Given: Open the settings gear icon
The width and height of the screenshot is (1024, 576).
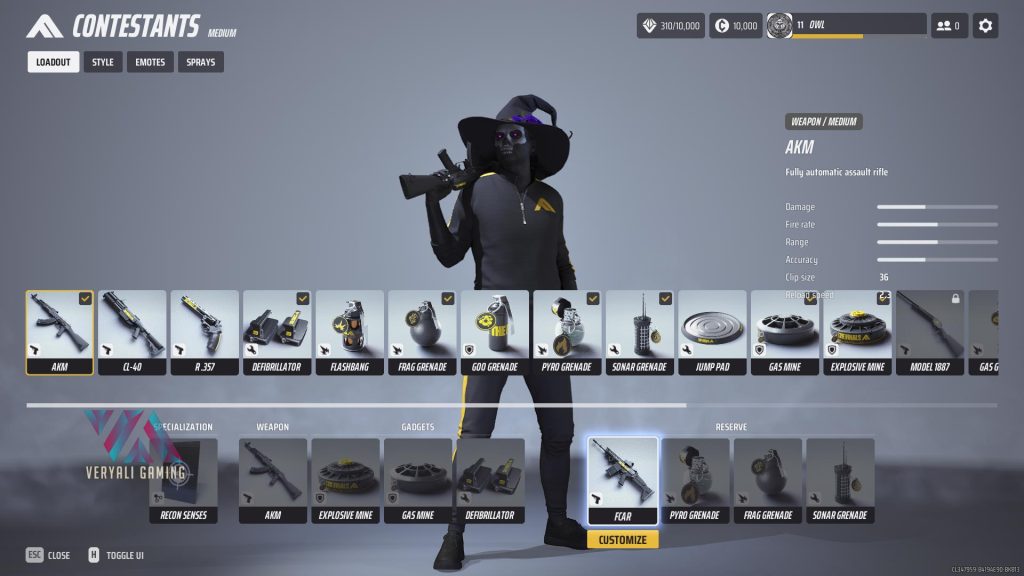Looking at the screenshot, I should pos(985,26).
